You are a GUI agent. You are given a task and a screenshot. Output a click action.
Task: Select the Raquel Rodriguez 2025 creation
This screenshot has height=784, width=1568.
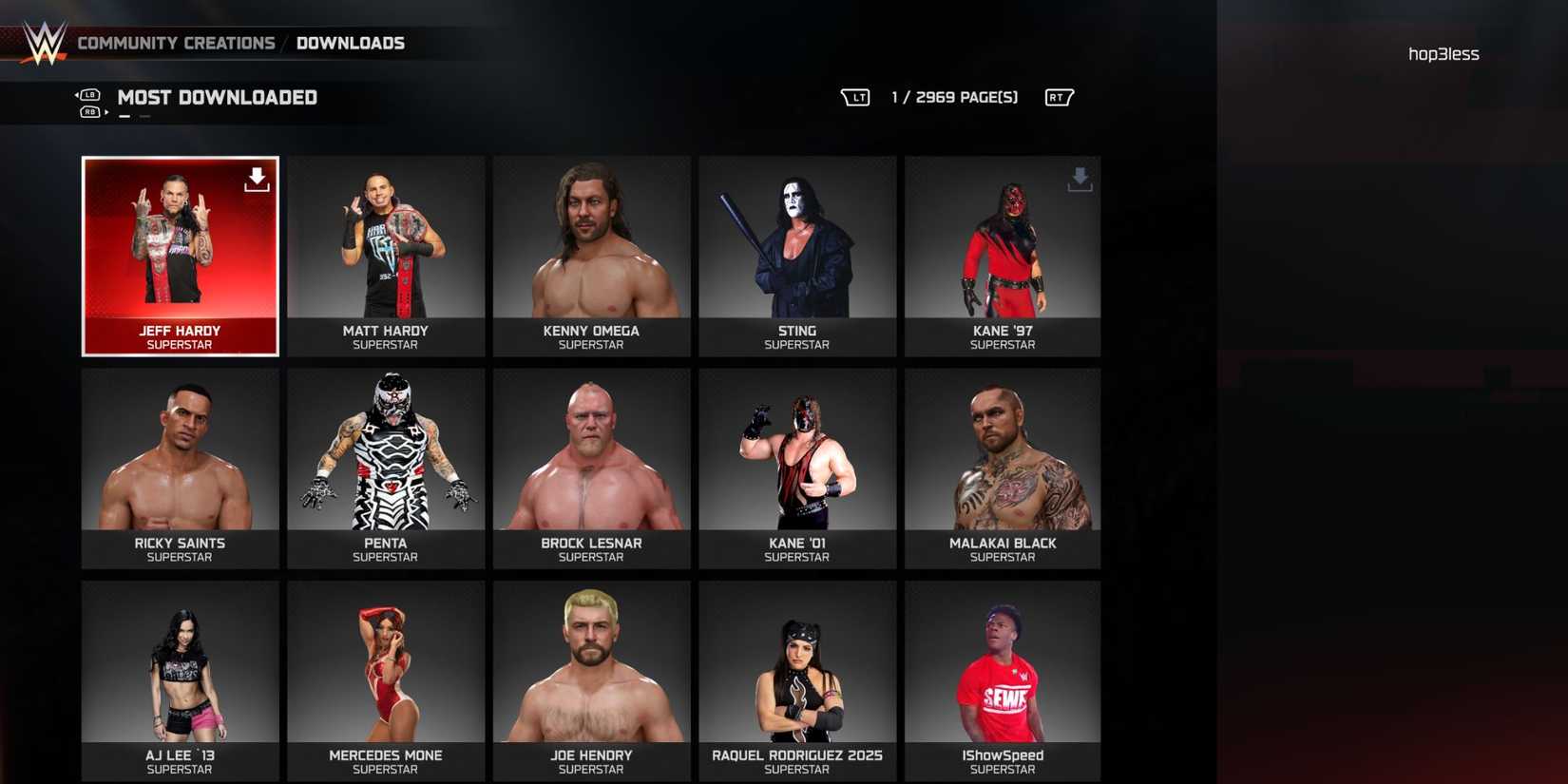pyautogui.click(x=796, y=680)
